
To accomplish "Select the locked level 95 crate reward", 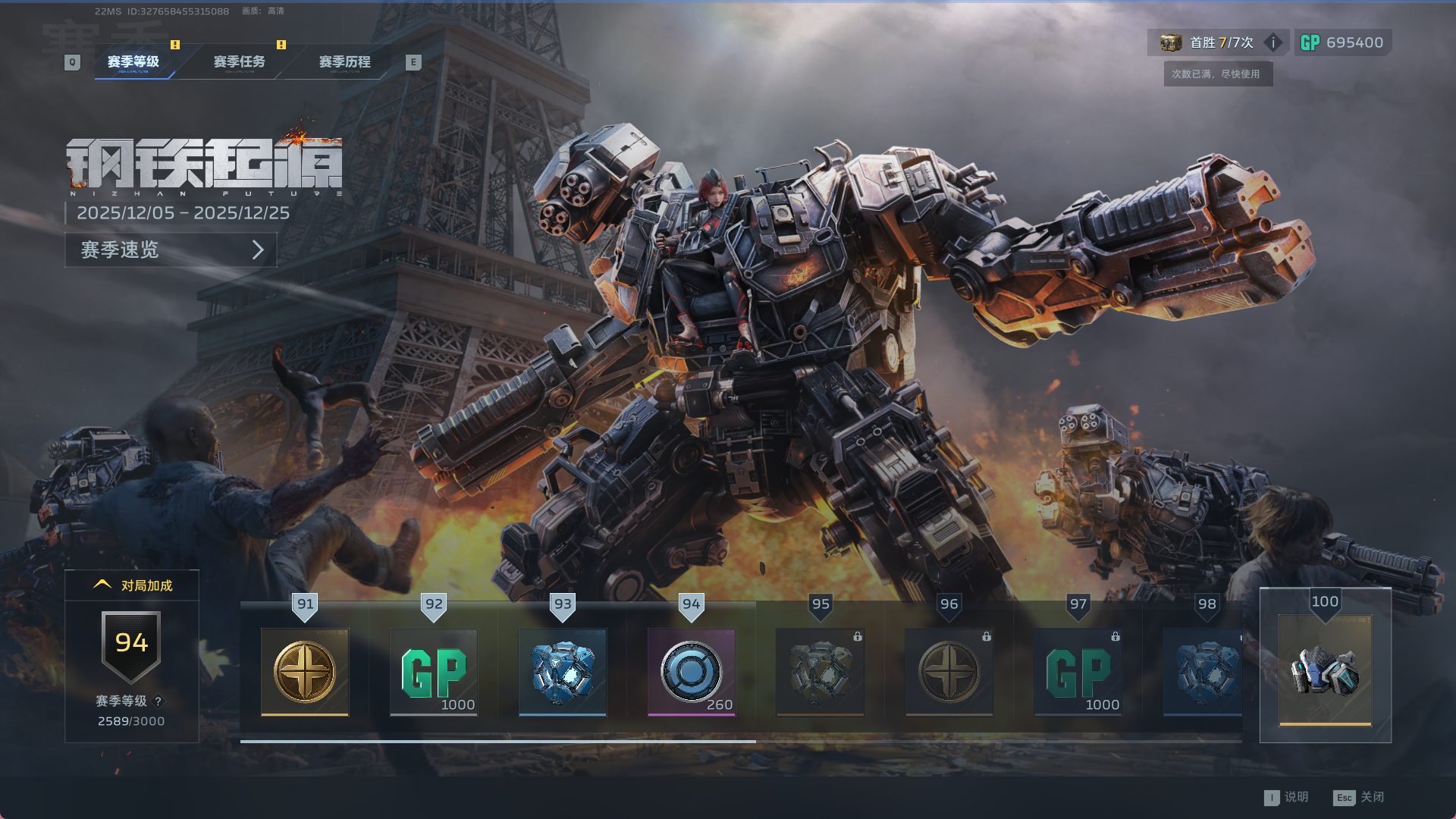I will pos(820,672).
